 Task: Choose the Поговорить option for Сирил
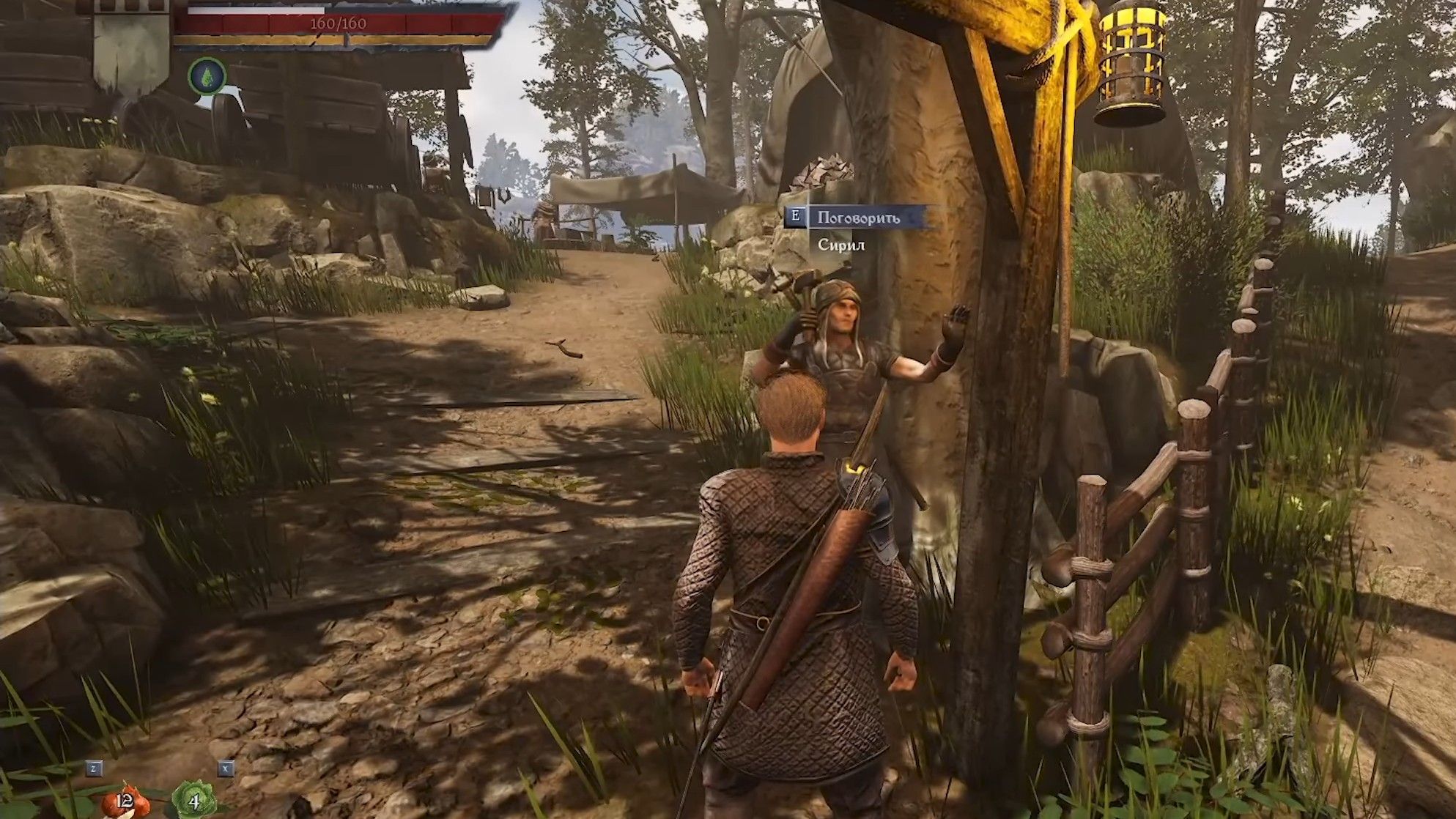[858, 218]
